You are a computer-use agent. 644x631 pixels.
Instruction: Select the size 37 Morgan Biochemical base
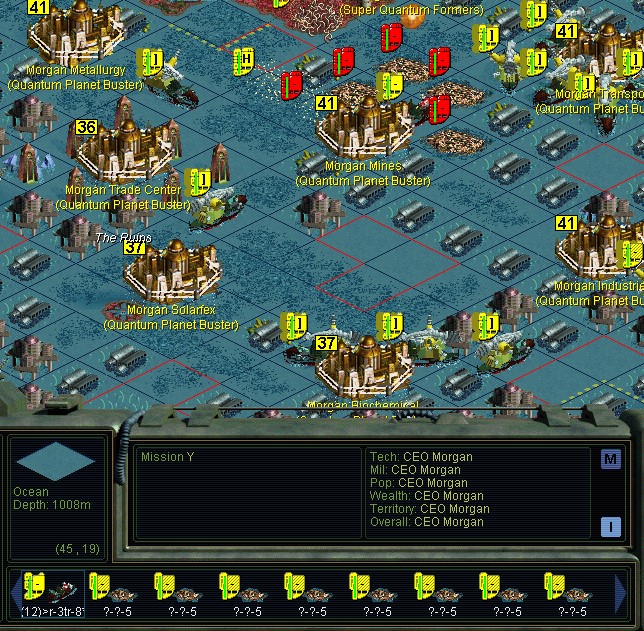coord(364,364)
